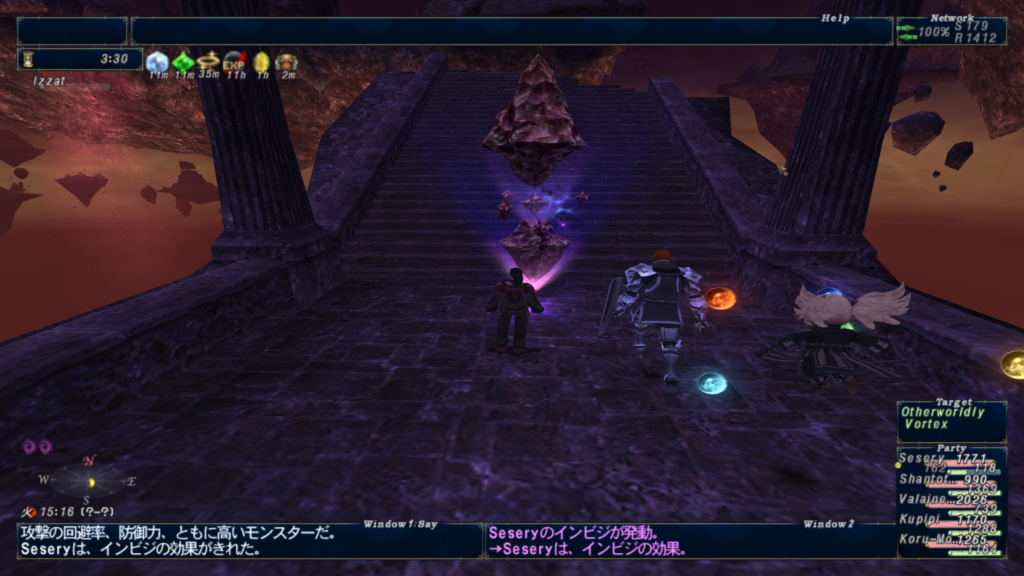Click the Window 1 Say chat log

[248, 540]
